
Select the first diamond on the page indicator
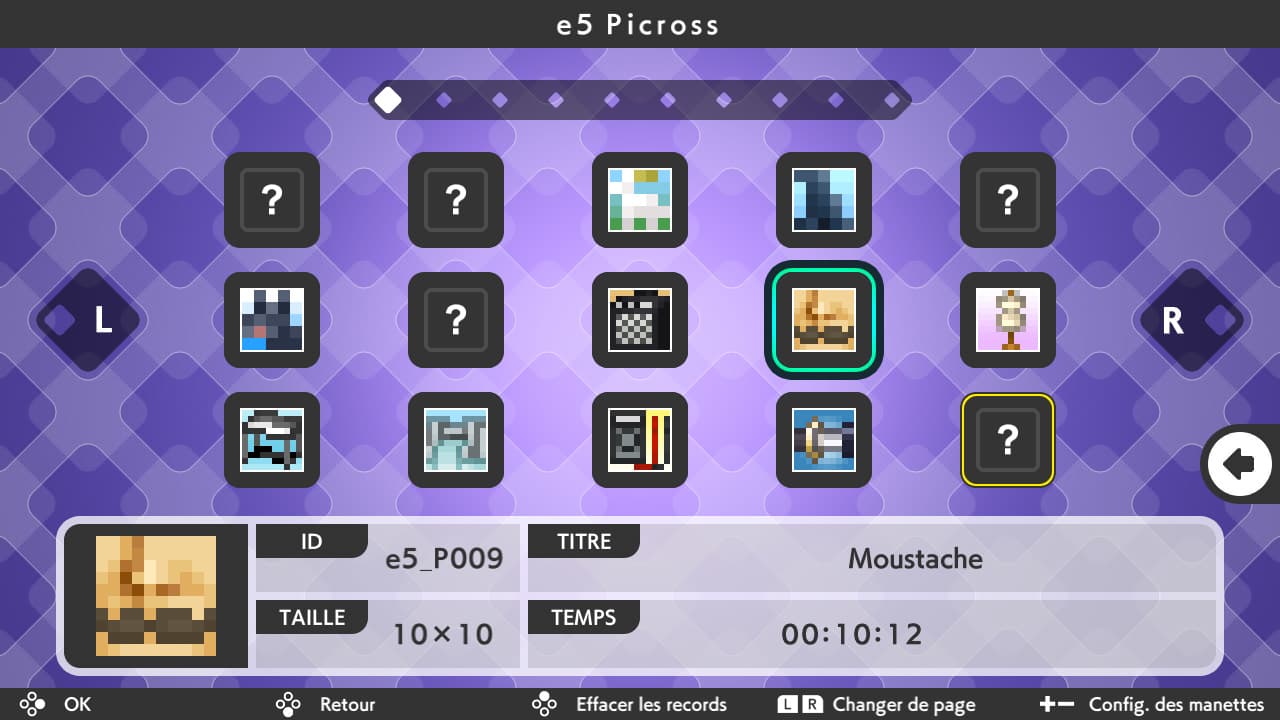tap(389, 99)
